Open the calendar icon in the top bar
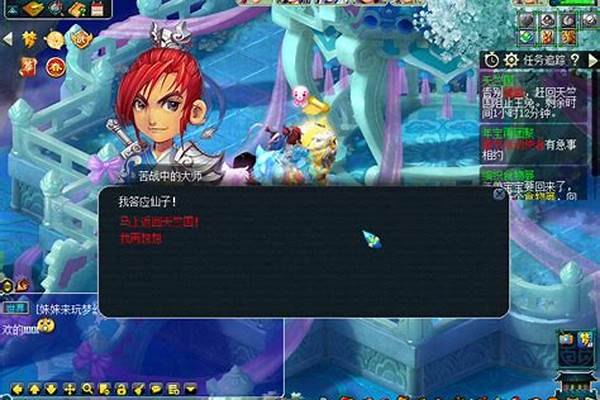The image size is (600, 400). 98,8
